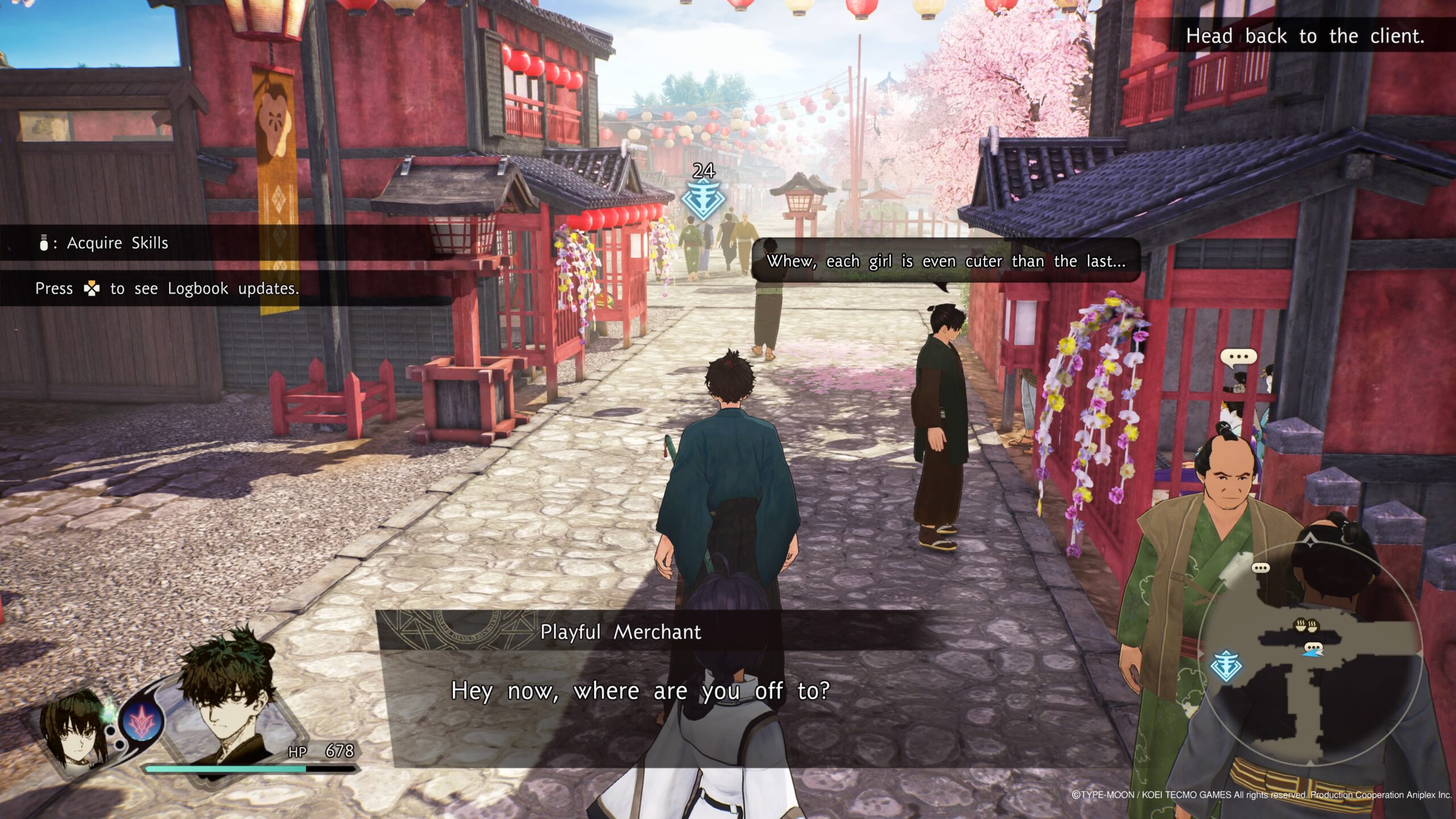This screenshot has width=1456, height=819.
Task: Advance the Playful Merchant dialogue box
Action: click(x=640, y=691)
